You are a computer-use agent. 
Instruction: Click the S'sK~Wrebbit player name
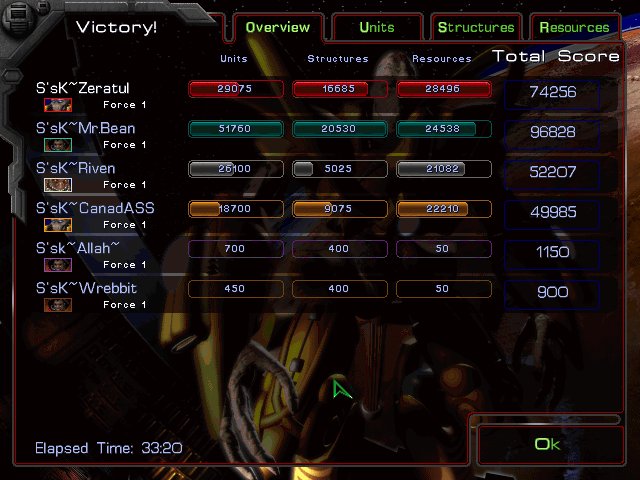click(x=86, y=289)
